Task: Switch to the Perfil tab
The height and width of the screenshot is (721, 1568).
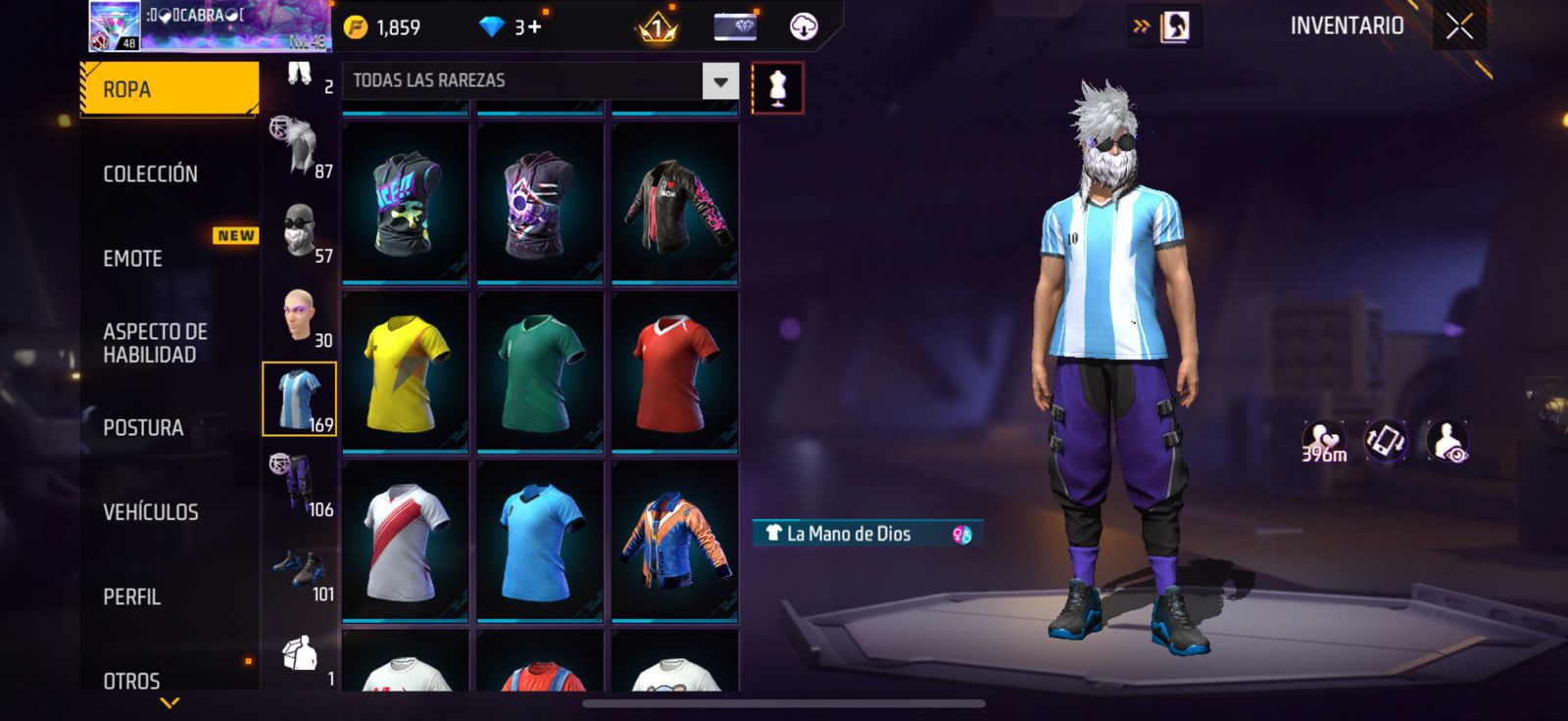Action: coord(131,597)
